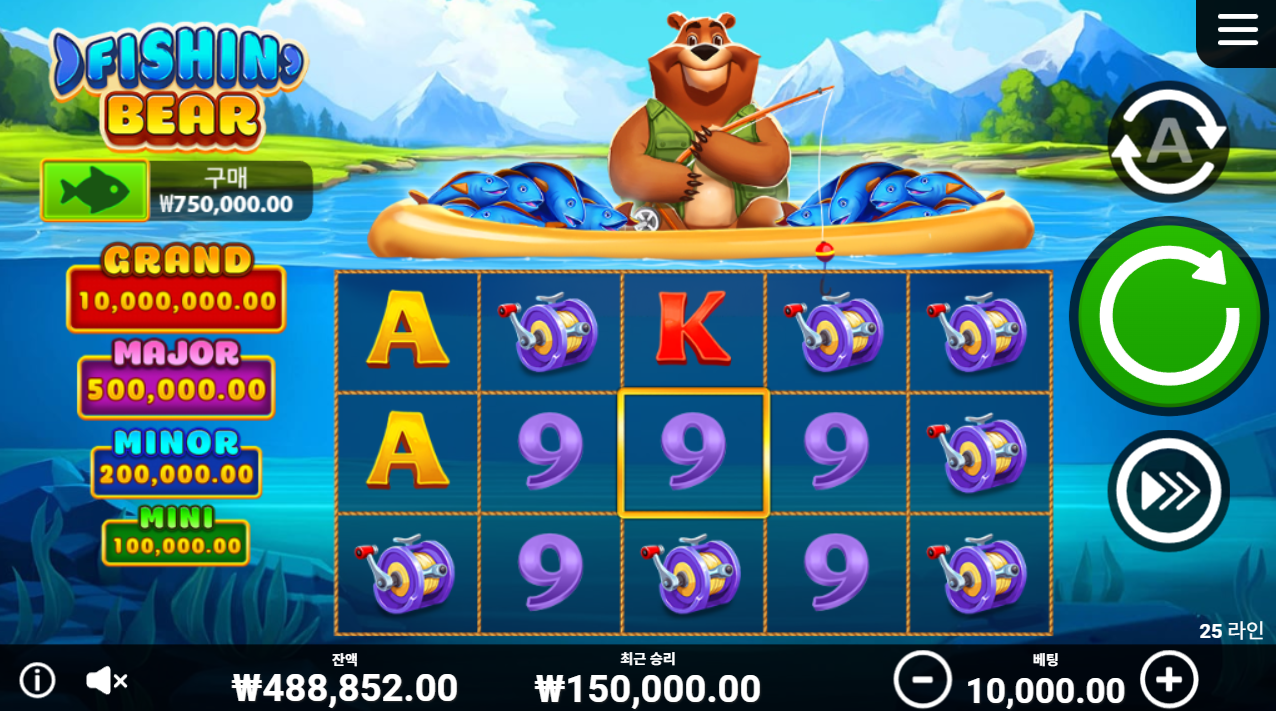Screen dimensions: 1276x711
Task: Activate turbo fast-forward mode
Action: point(1168,490)
